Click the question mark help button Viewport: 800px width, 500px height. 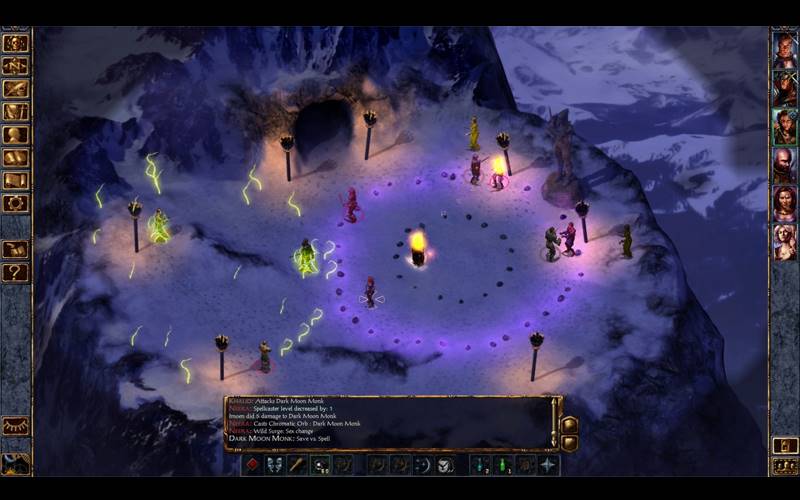click(15, 272)
